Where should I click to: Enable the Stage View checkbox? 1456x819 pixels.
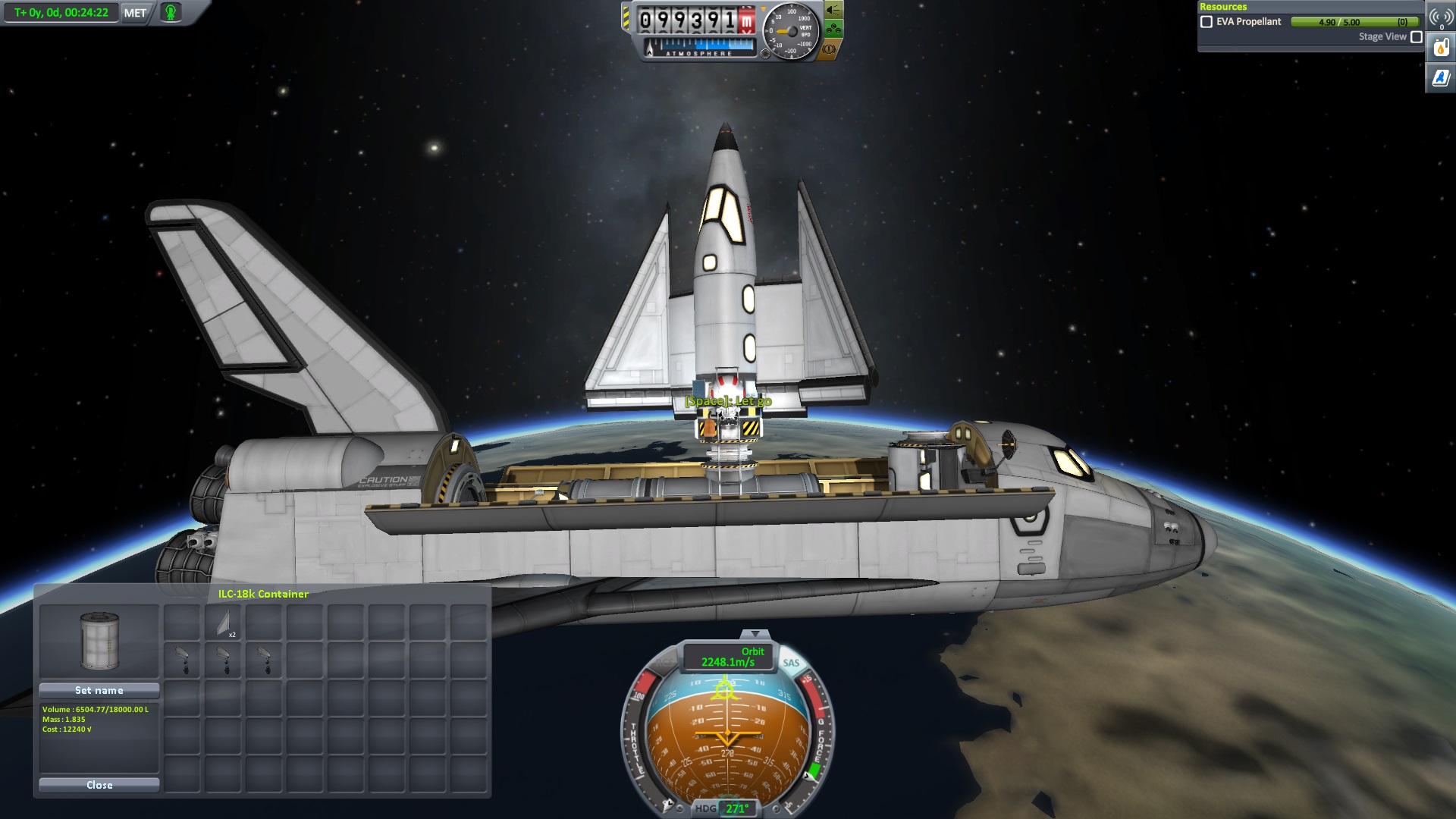1416,36
